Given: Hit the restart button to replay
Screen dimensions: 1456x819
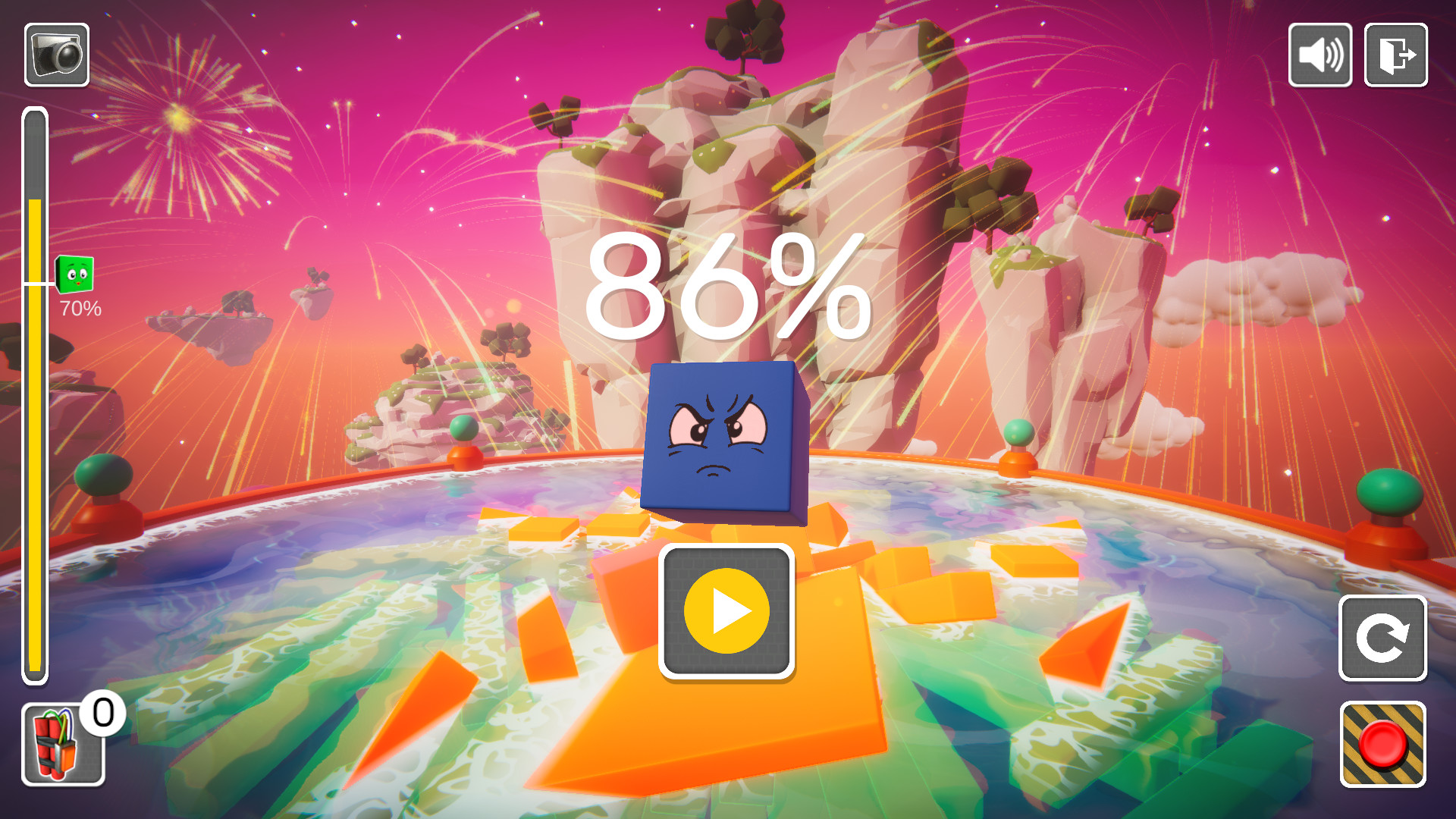Looking at the screenshot, I should pyautogui.click(x=1384, y=637).
